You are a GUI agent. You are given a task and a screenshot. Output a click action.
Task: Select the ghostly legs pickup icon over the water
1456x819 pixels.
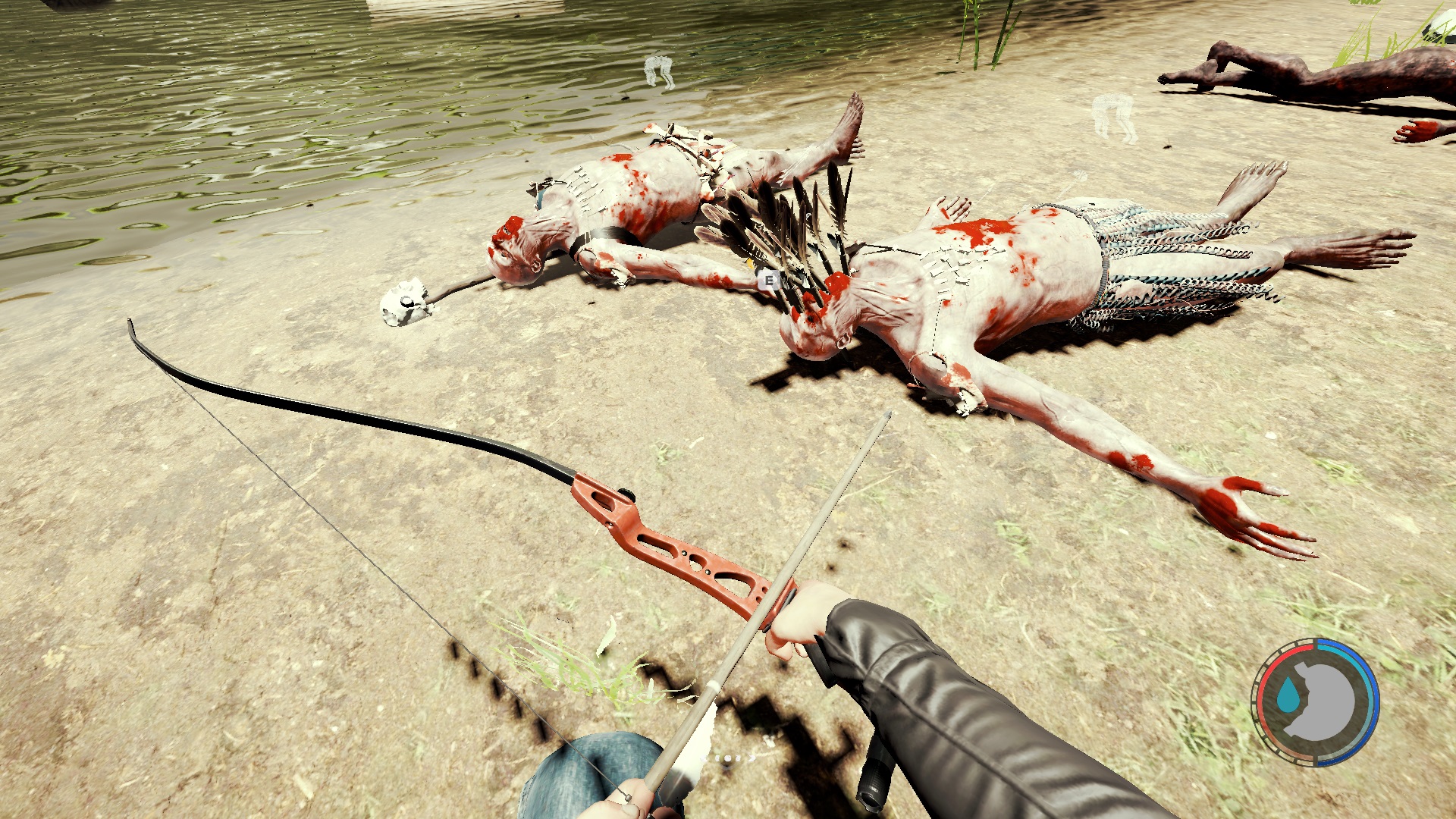pos(659,71)
